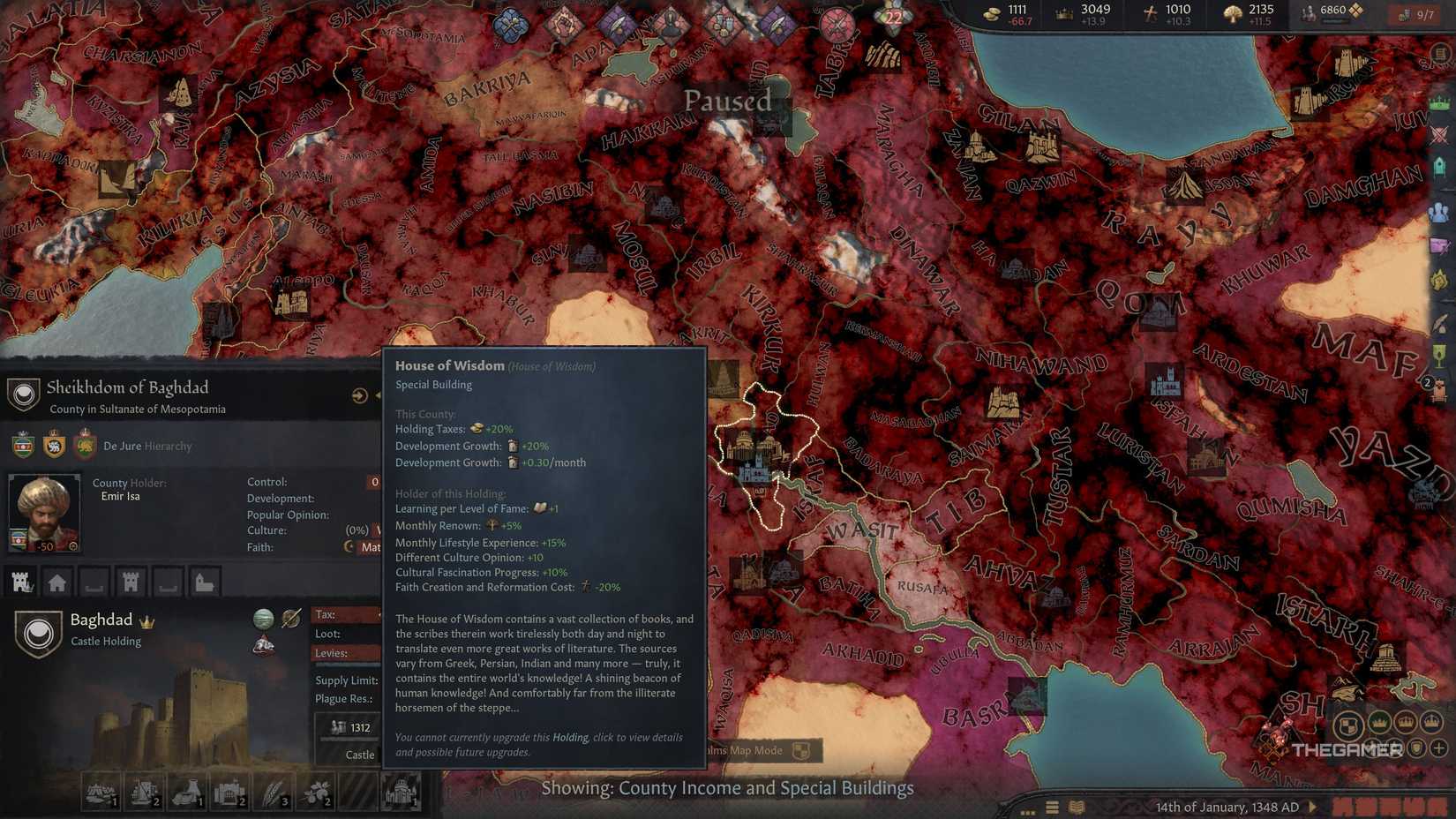Unpause the game via the Paused indicator

coord(730,101)
